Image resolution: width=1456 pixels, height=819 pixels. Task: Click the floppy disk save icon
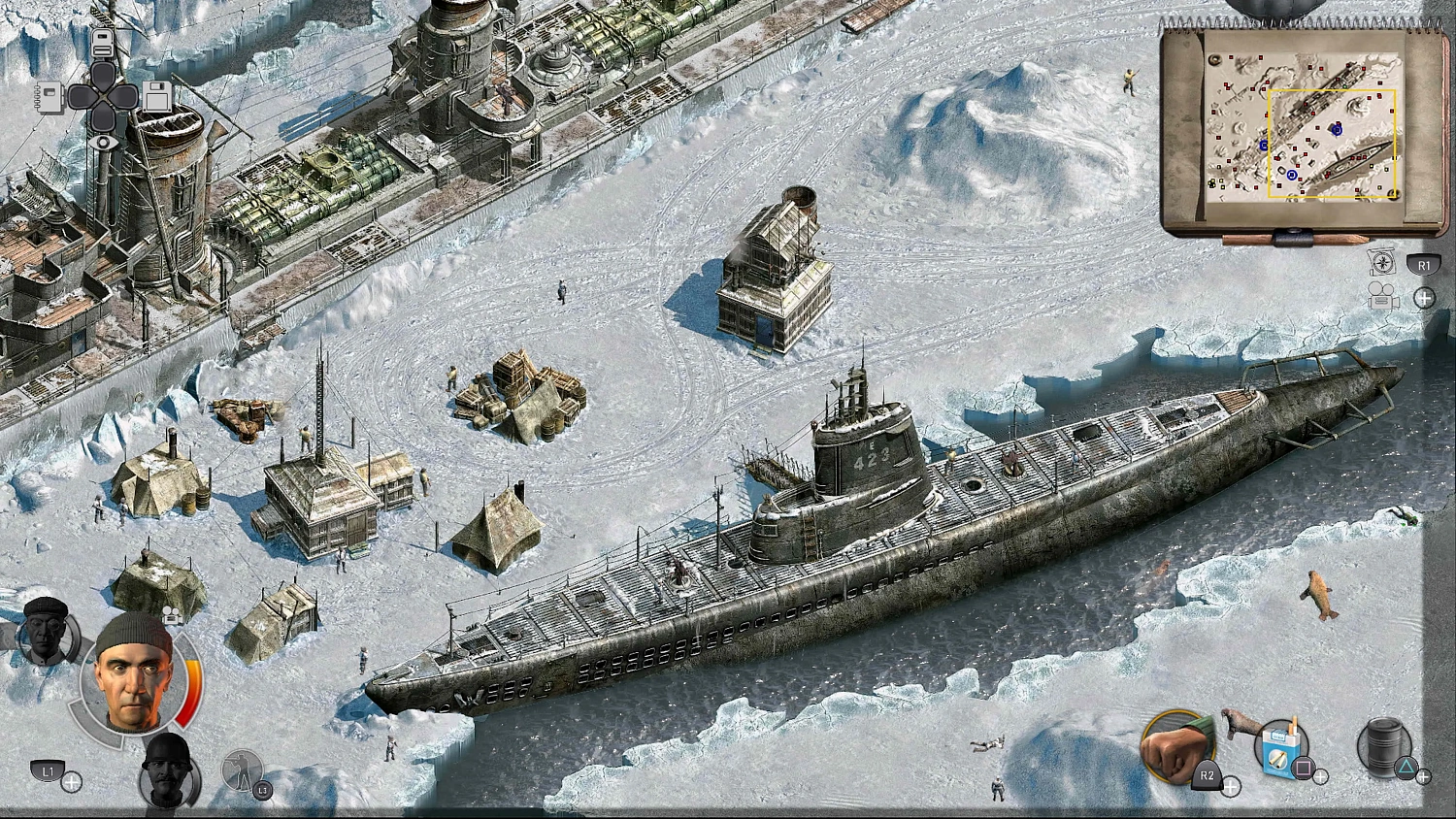157,98
